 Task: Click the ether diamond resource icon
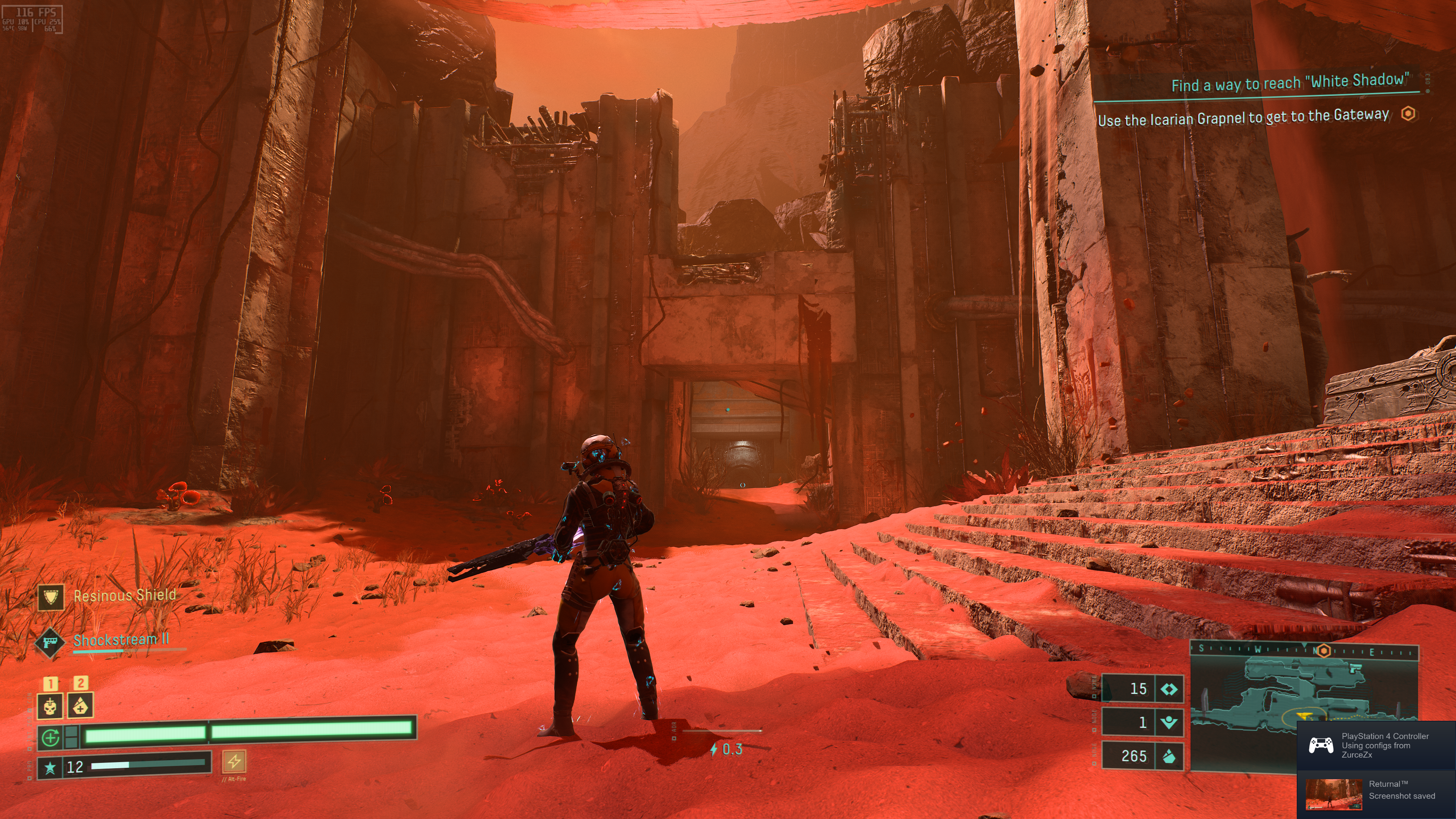pos(1169,689)
